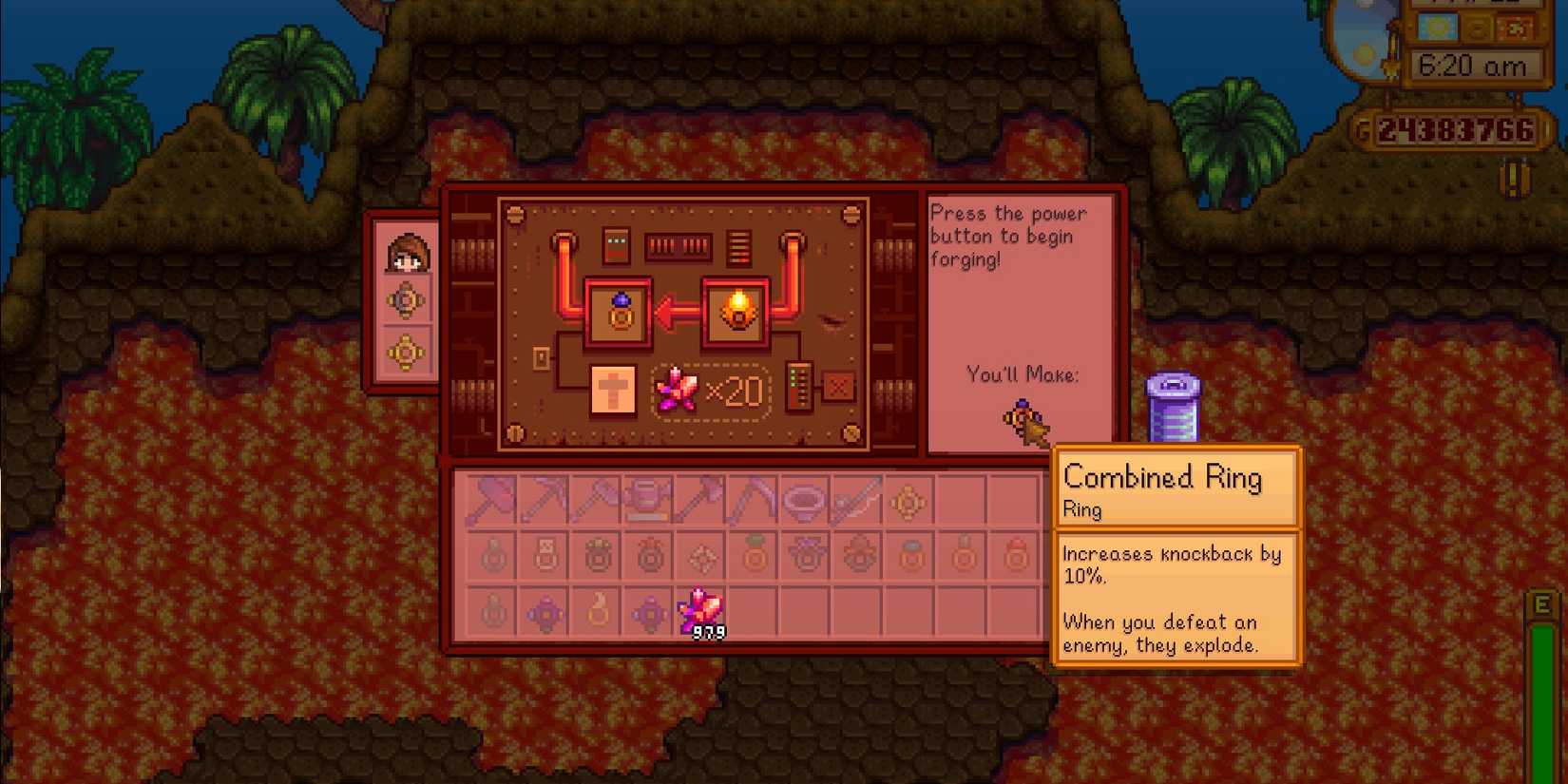This screenshot has width=1568, height=784.
Task: Unequip the ring from the top equipment slot
Action: 407,300
